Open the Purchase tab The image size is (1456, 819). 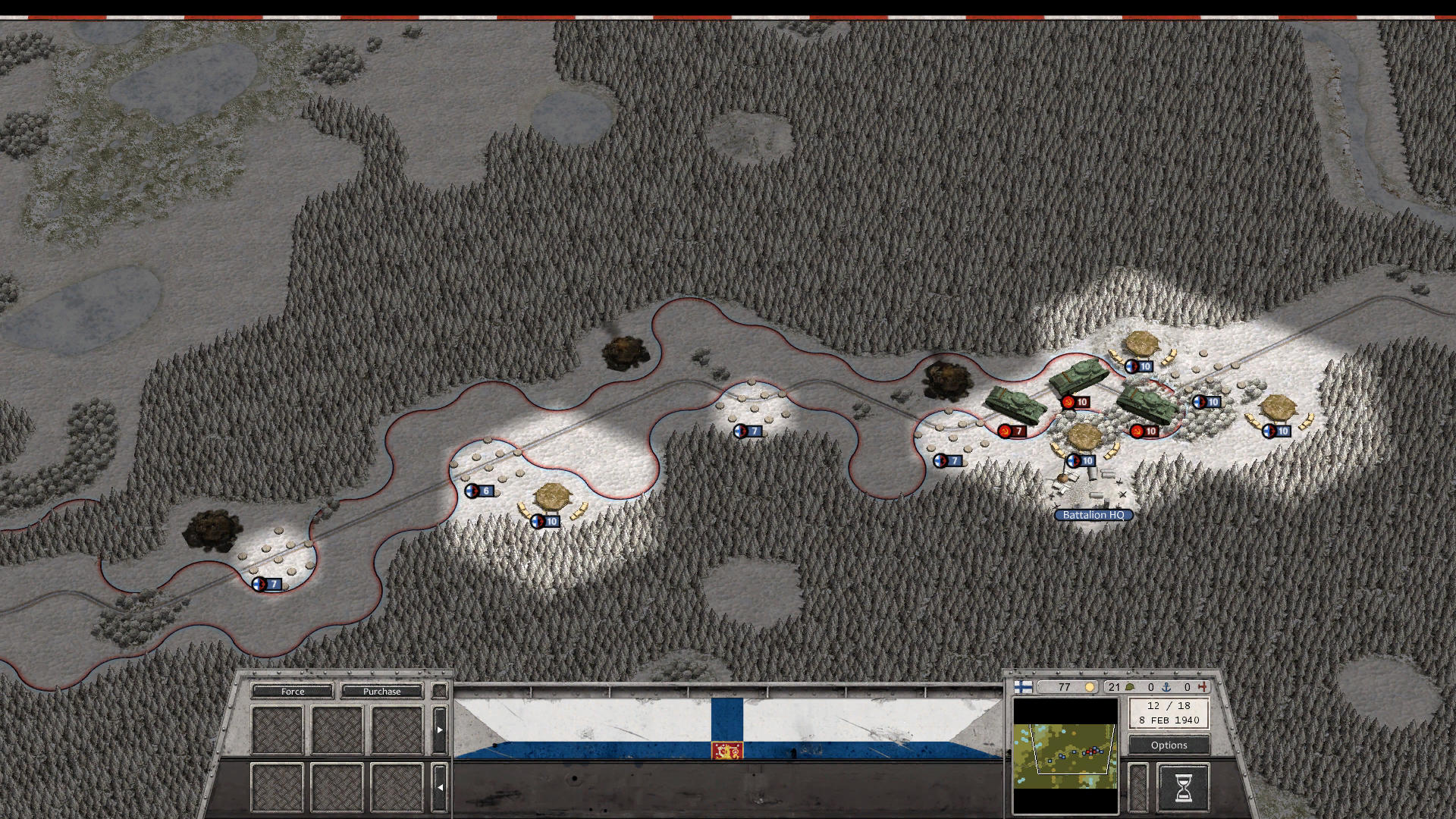pos(383,691)
